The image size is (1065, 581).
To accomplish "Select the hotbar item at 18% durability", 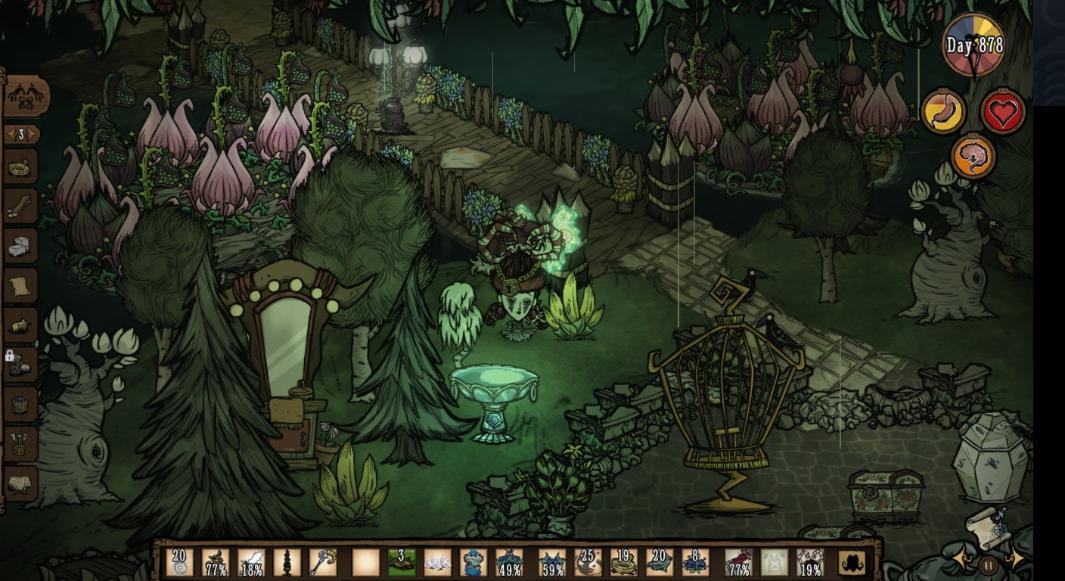I will click(251, 562).
